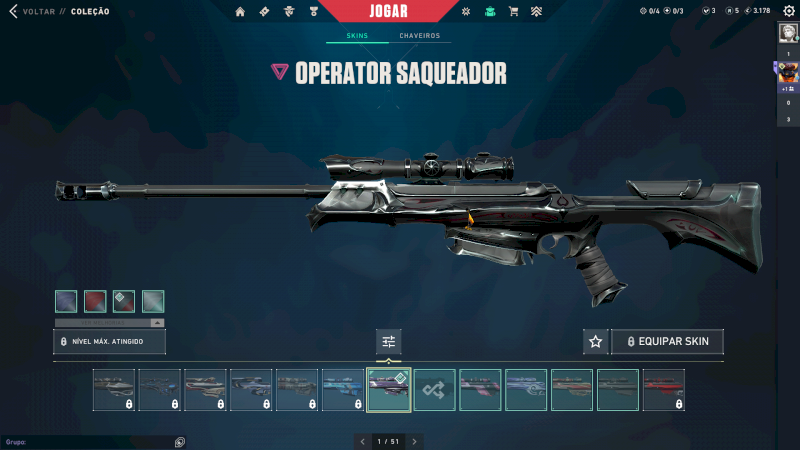Open the store cart icon
This screenshot has height=450, width=800.
click(513, 12)
